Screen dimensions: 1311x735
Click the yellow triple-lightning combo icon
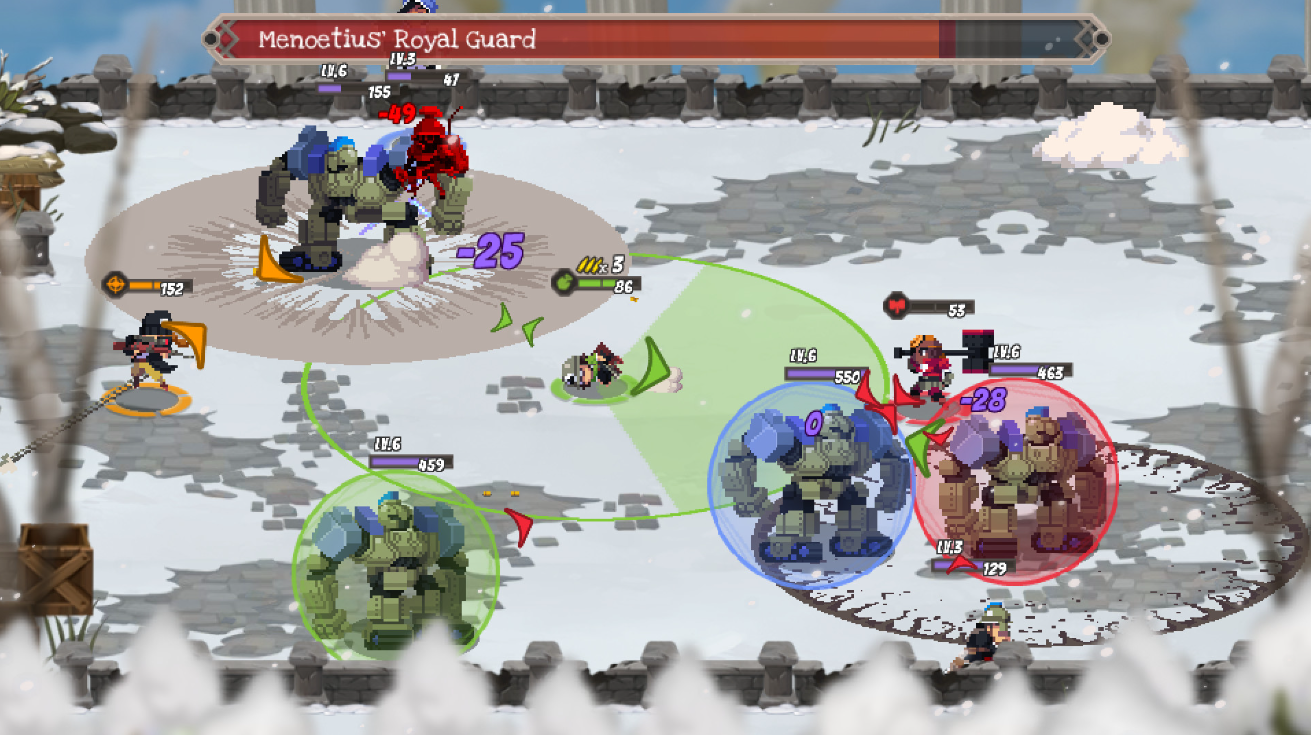[588, 266]
